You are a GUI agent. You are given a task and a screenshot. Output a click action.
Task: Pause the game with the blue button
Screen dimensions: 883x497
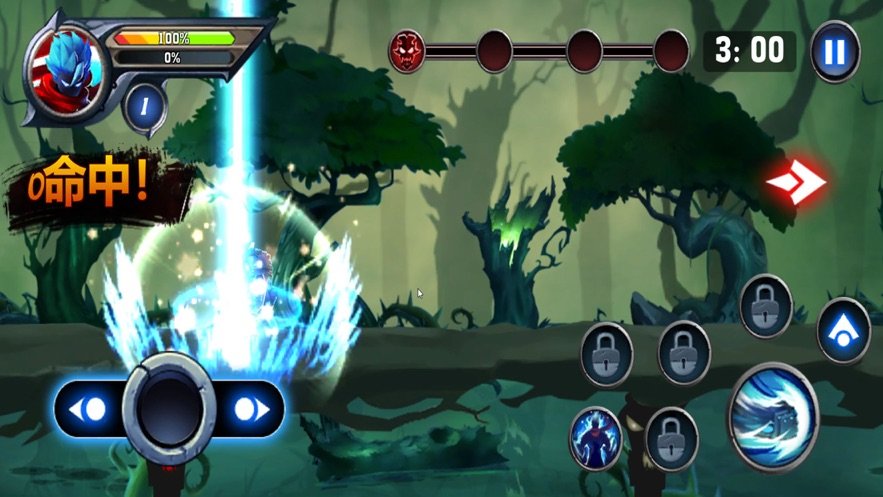pyautogui.click(x=835, y=52)
